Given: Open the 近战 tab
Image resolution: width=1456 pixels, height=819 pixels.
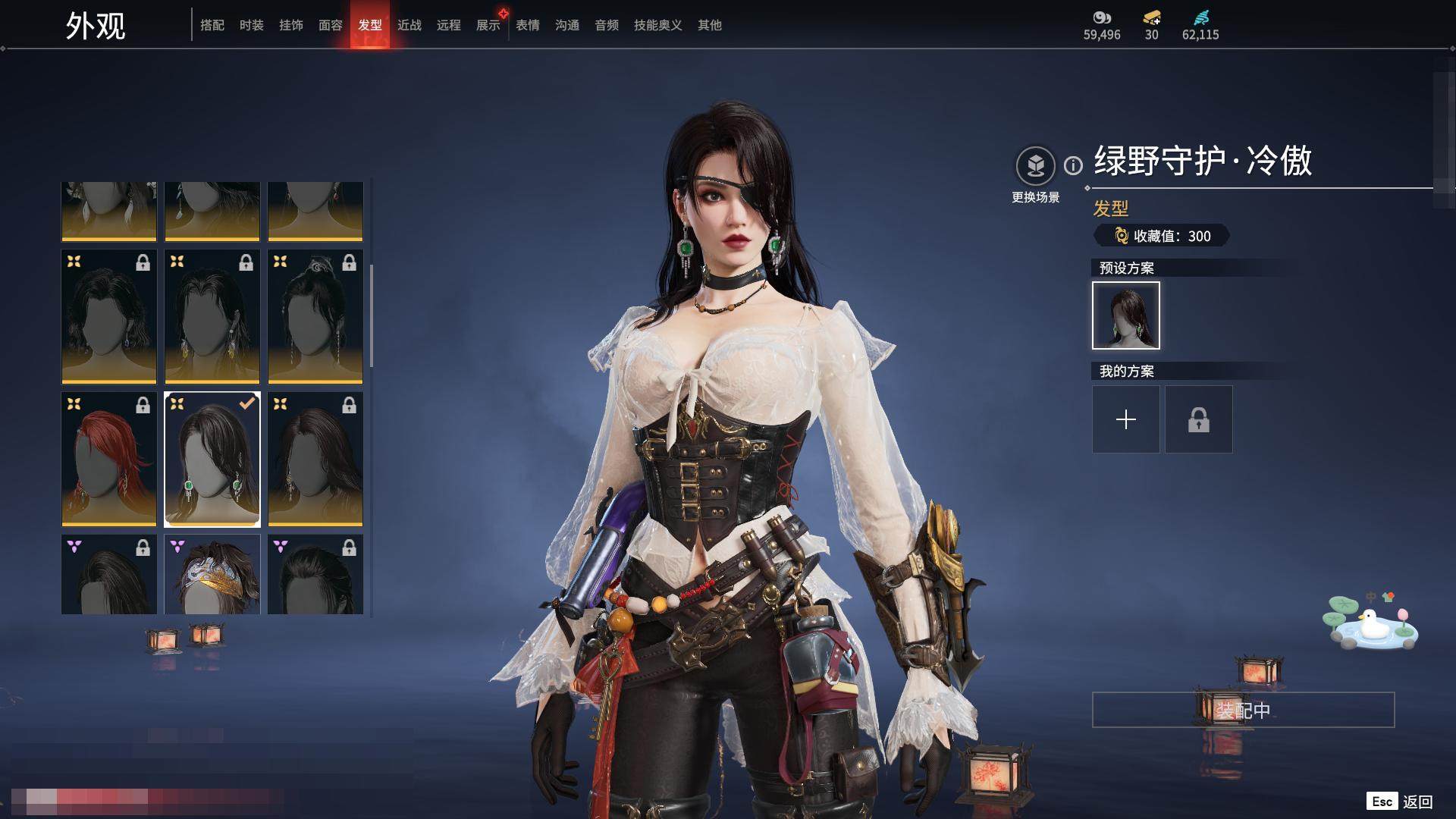Looking at the screenshot, I should (x=409, y=25).
